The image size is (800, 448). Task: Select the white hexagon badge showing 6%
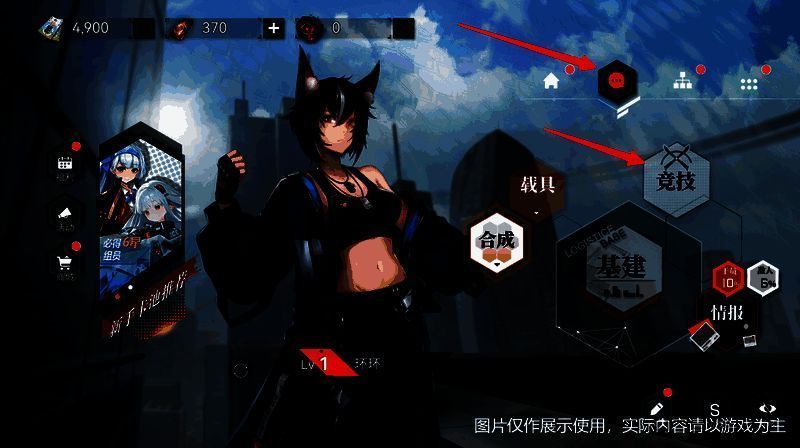[767, 279]
